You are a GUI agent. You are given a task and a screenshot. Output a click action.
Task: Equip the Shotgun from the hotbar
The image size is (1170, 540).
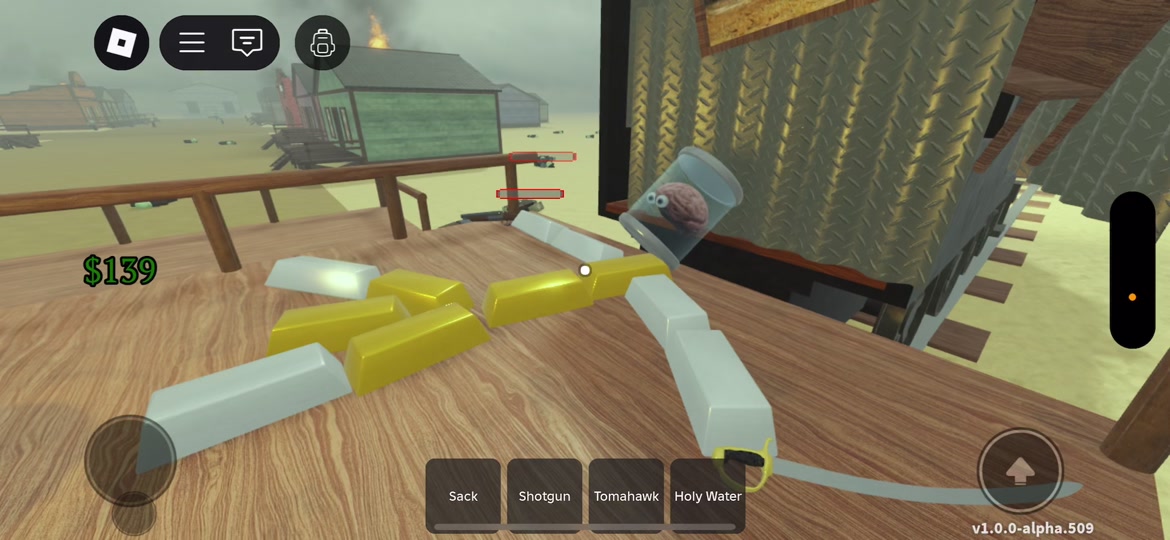544,495
